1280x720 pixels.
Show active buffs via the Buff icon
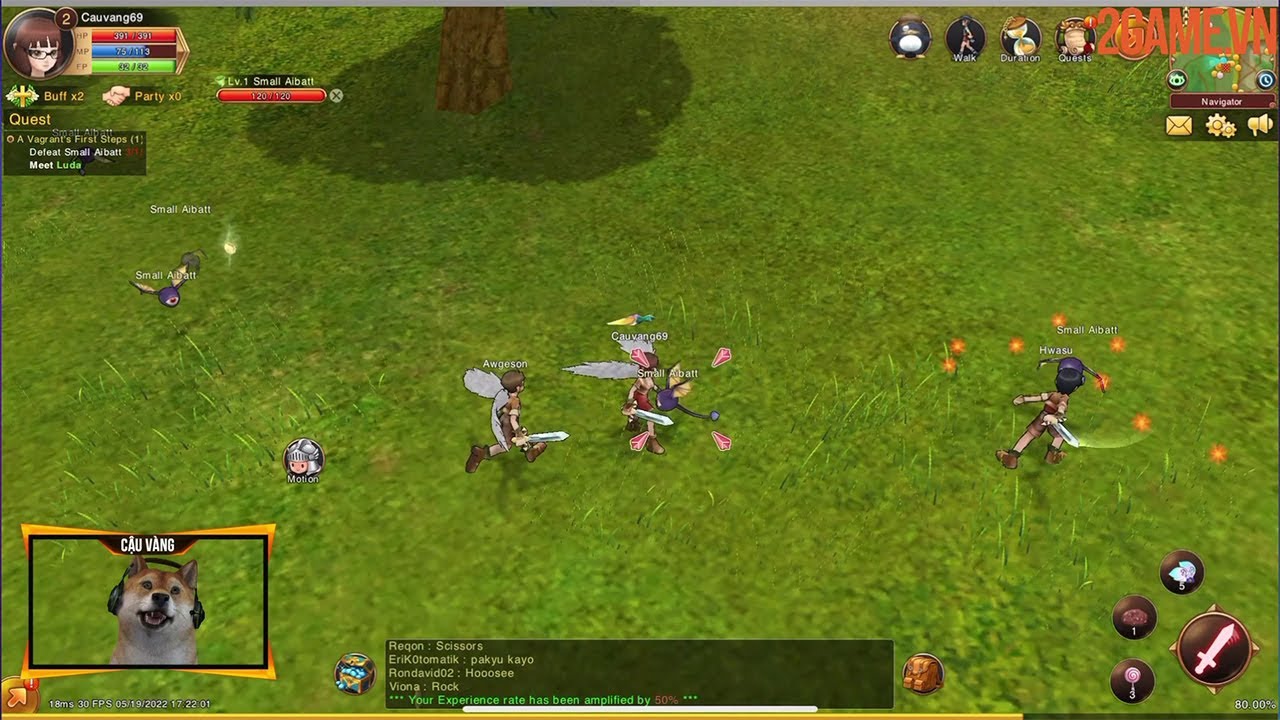point(23,96)
